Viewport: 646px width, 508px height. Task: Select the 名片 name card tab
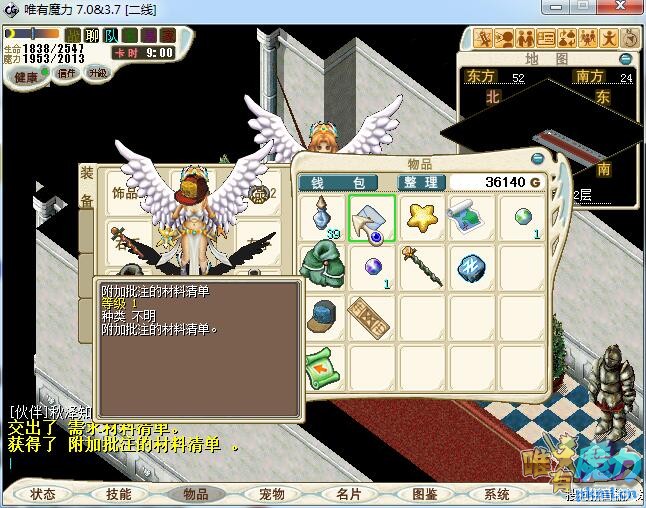(x=348, y=494)
